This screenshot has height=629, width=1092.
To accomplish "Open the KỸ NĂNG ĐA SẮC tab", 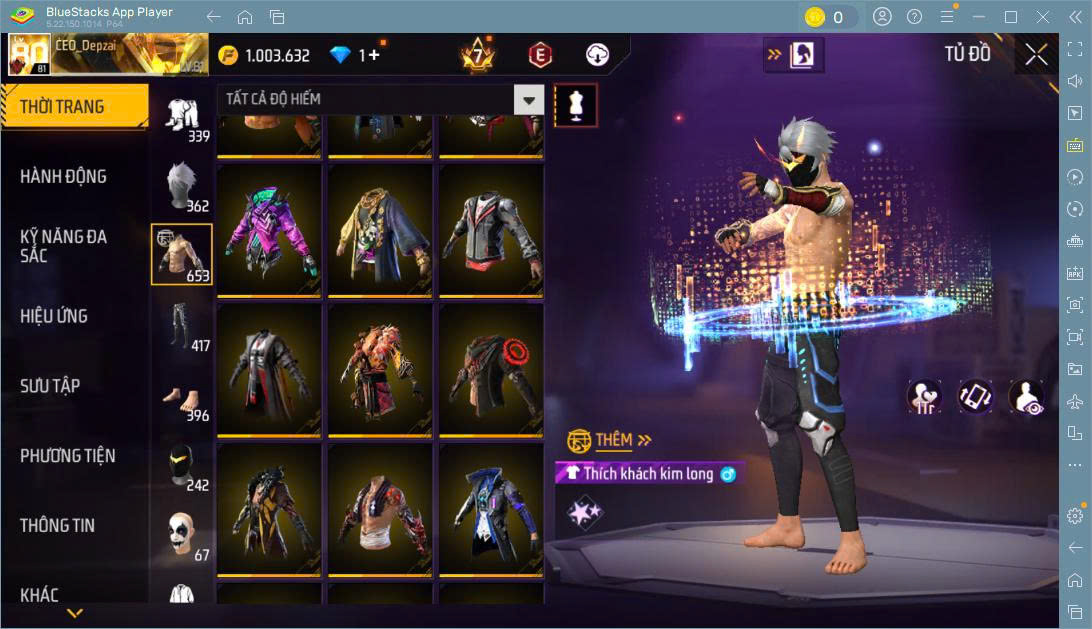I will [x=63, y=246].
